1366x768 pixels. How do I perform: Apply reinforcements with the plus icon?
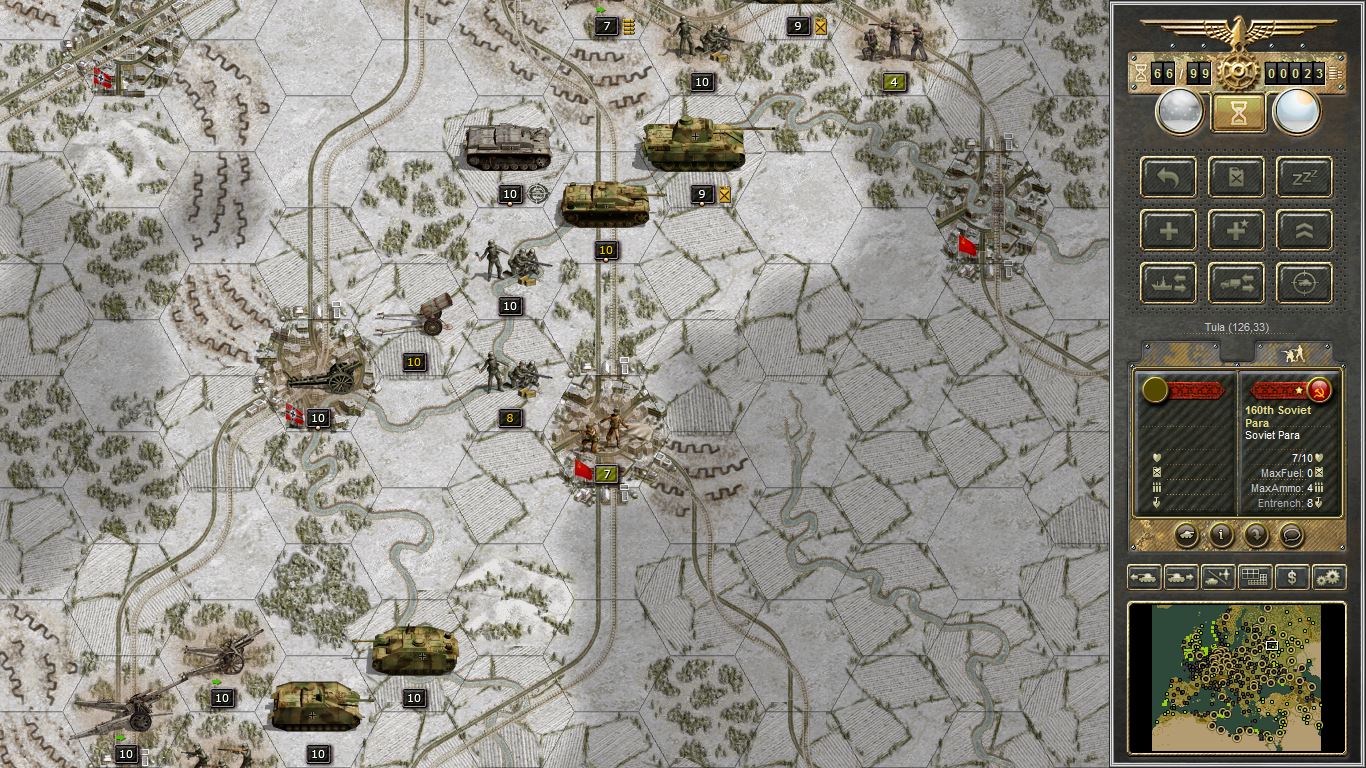point(1168,230)
